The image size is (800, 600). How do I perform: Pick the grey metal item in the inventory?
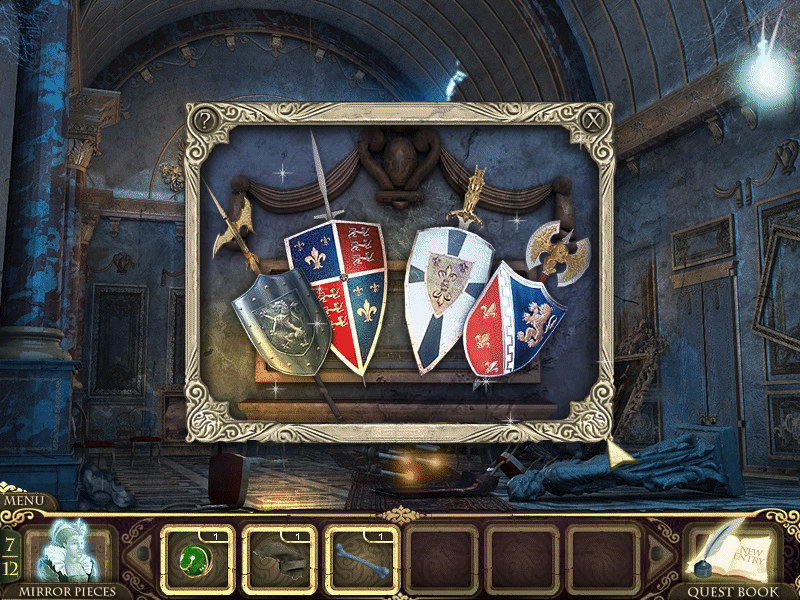point(279,559)
